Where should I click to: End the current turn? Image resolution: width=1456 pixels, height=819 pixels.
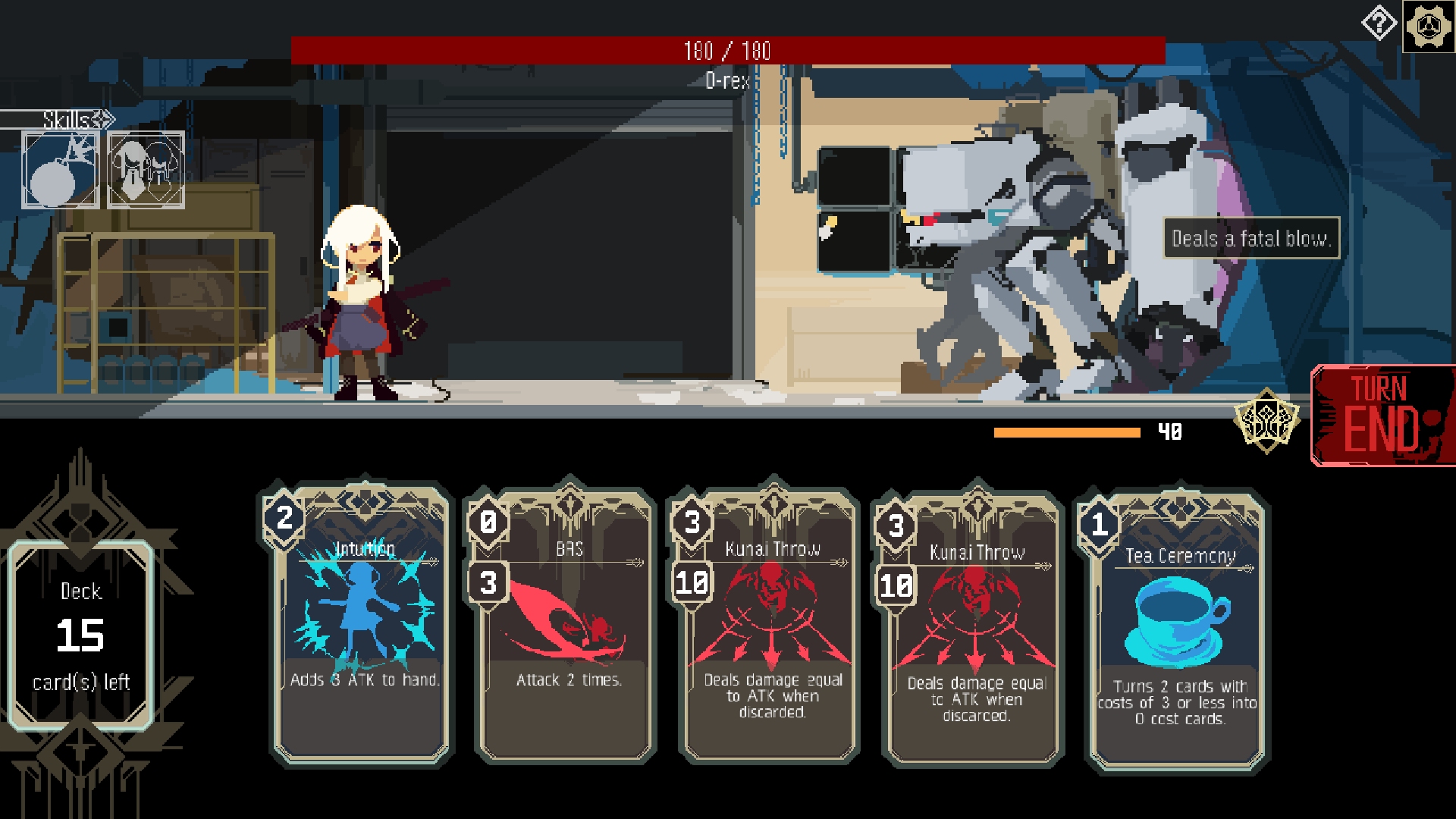point(1382,415)
